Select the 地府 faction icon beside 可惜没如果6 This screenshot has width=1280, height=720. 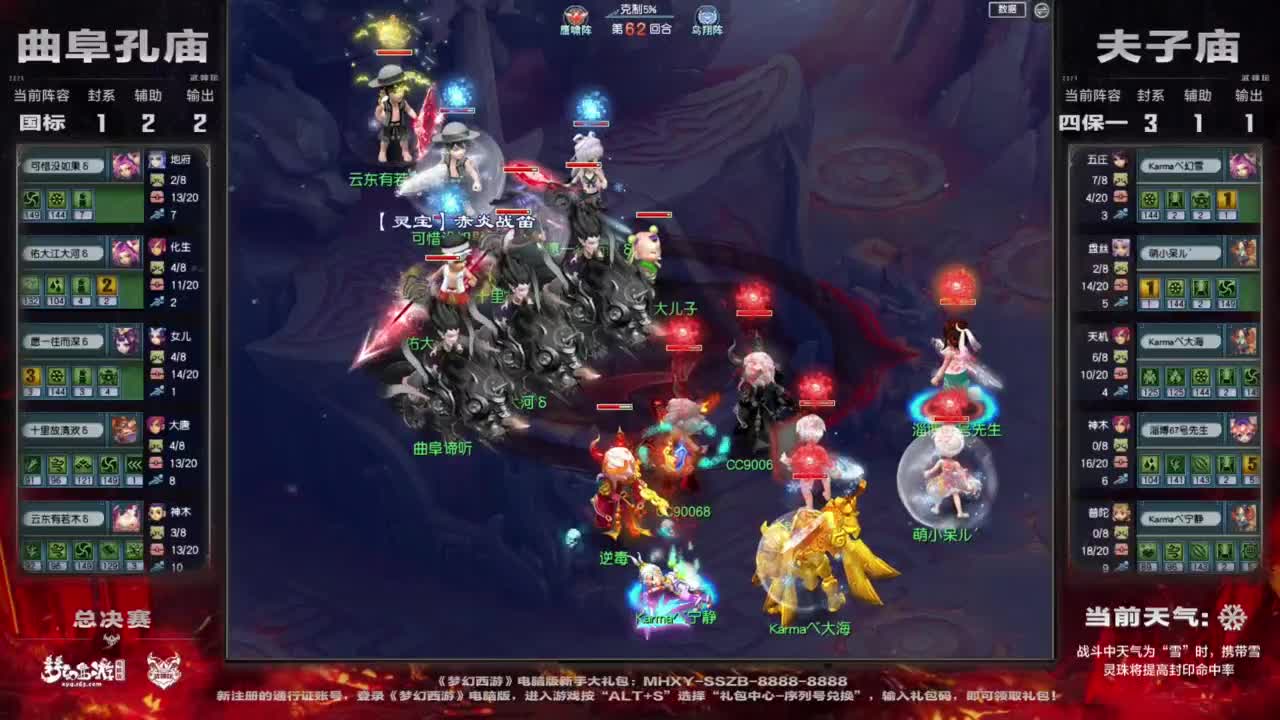tap(156, 161)
